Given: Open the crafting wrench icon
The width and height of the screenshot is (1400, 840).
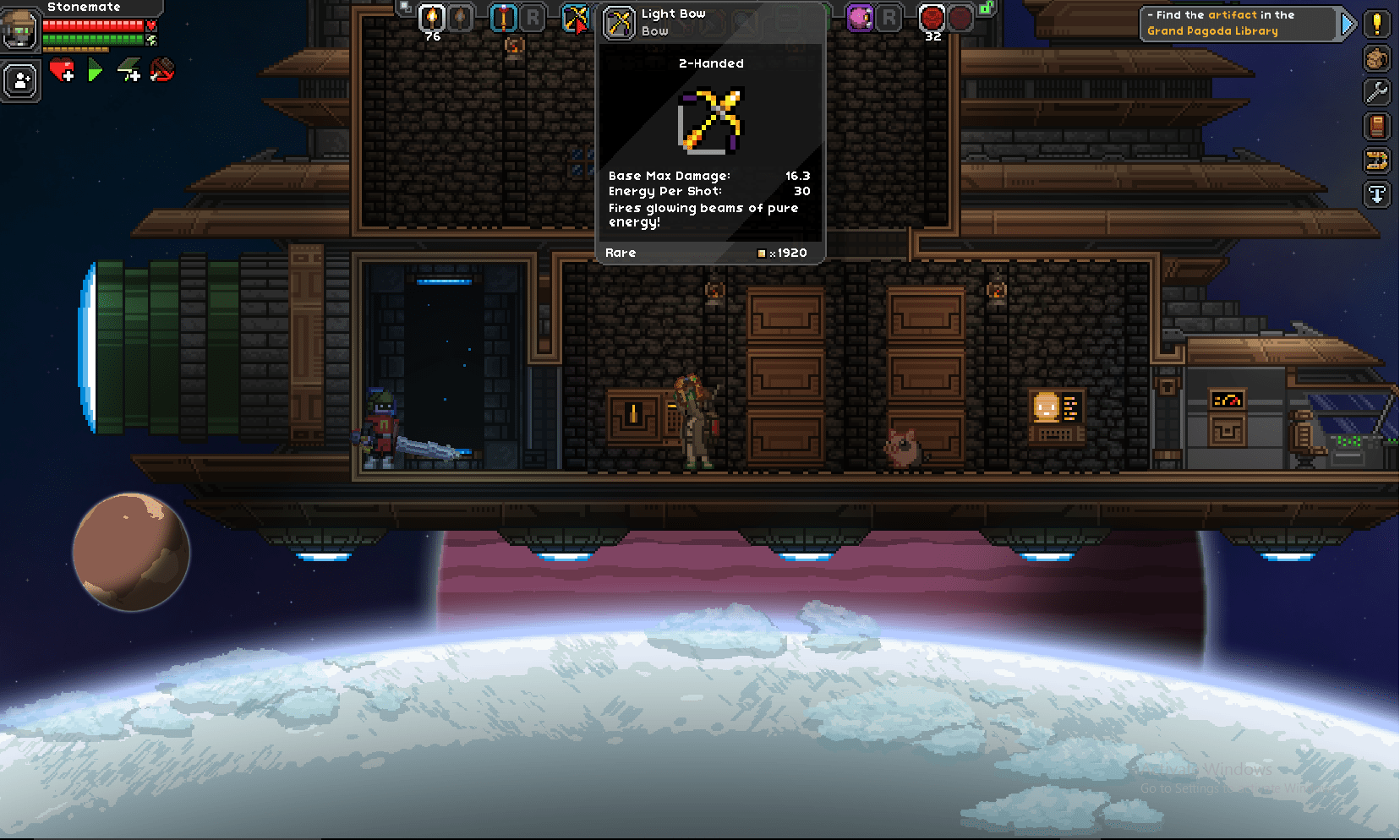Looking at the screenshot, I should tap(1377, 93).
